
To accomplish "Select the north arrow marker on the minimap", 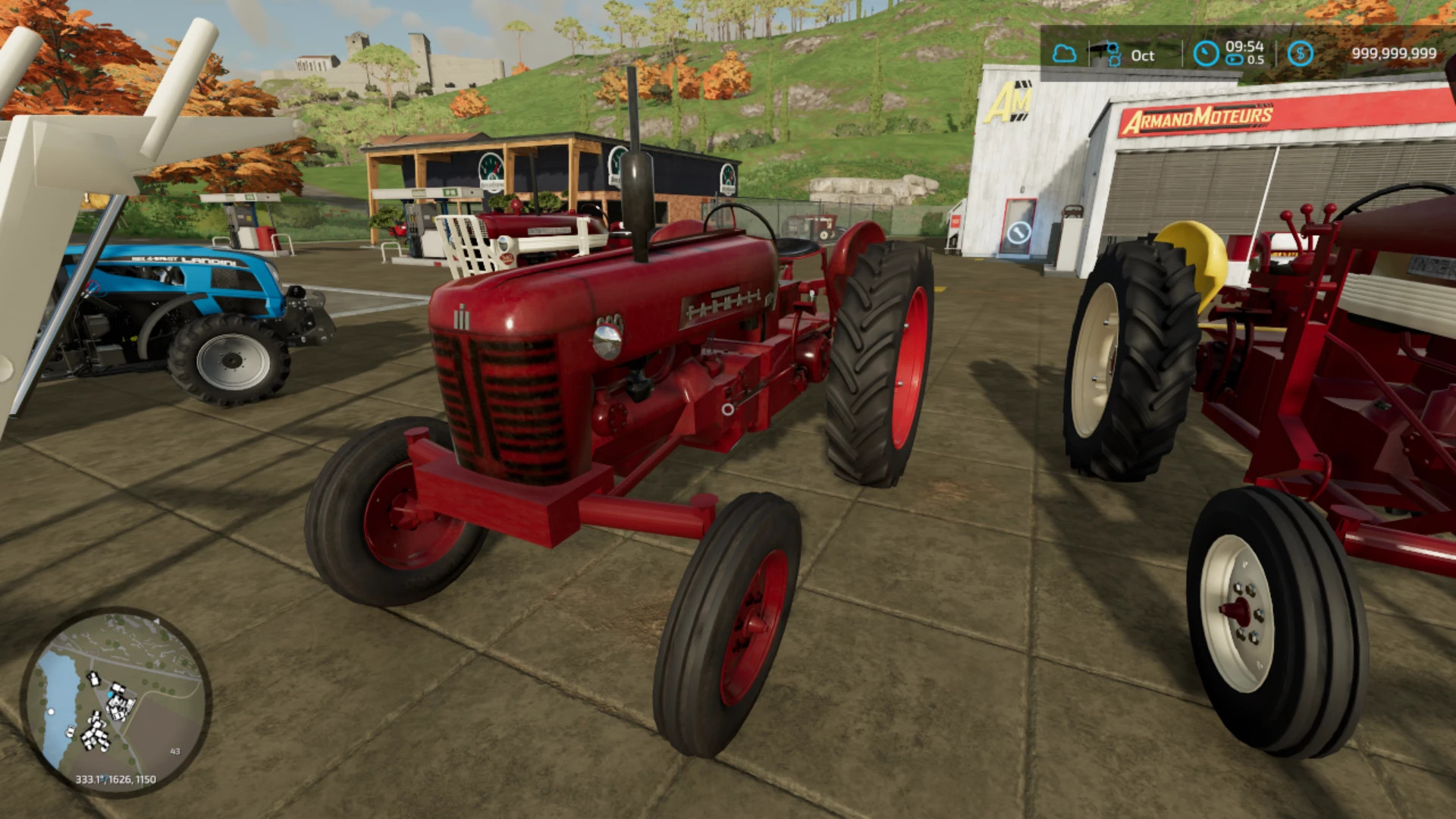I will pyautogui.click(x=157, y=622).
